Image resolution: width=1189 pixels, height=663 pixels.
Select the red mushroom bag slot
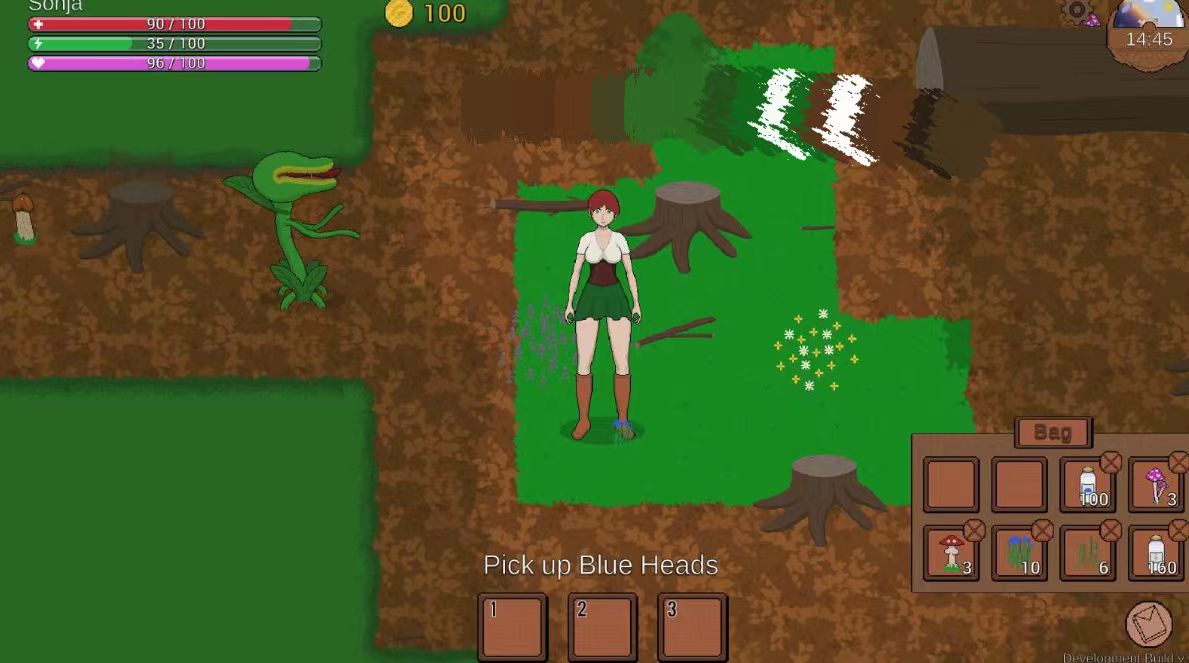(950, 554)
